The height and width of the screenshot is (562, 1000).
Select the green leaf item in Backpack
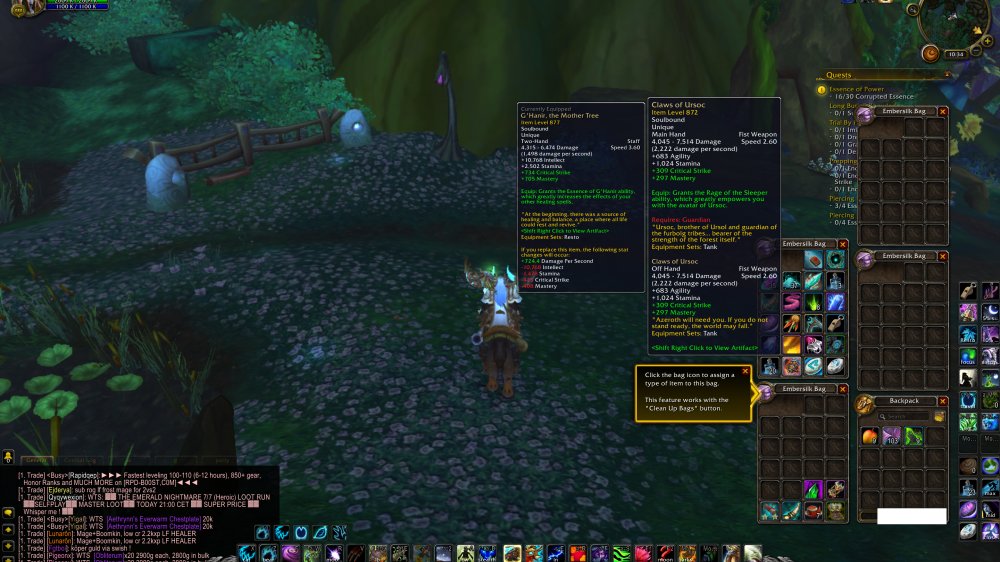pos(914,436)
